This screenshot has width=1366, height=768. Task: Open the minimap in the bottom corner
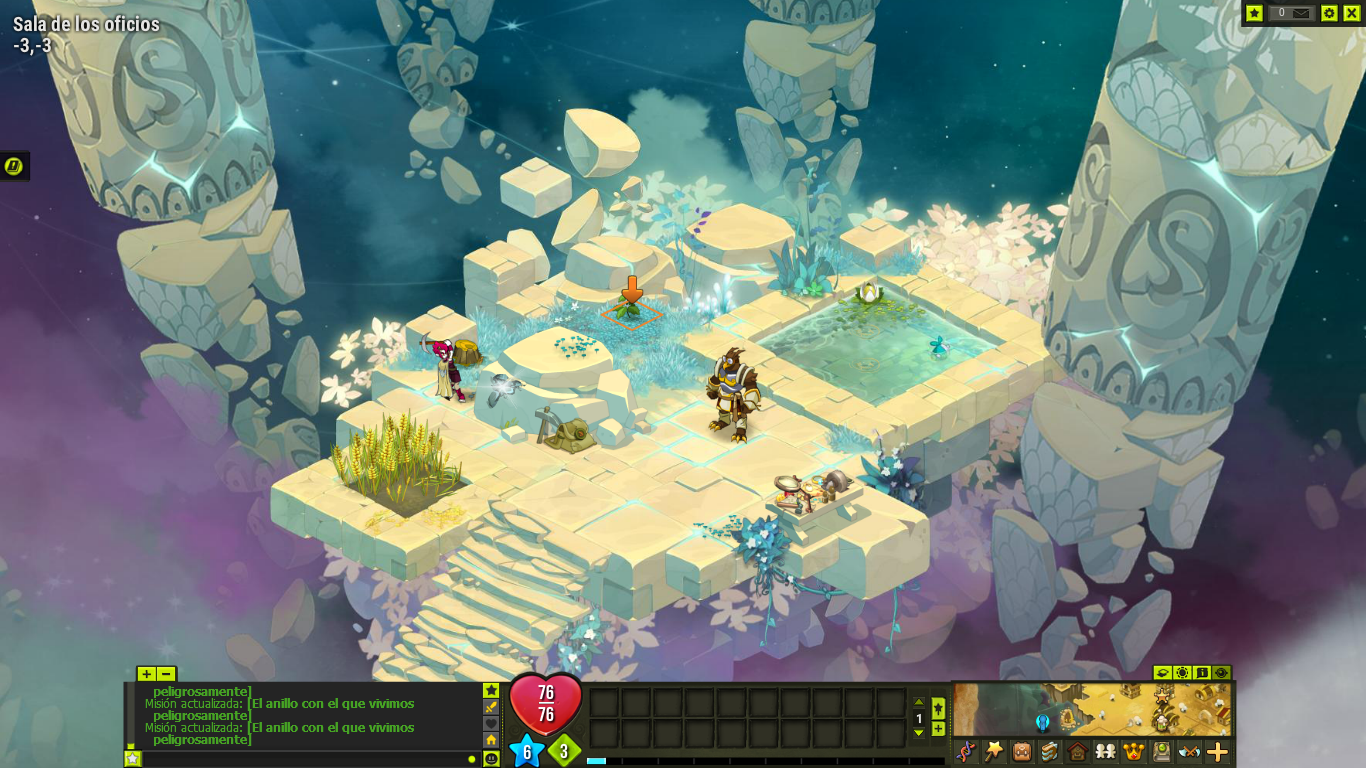[x=1091, y=709]
